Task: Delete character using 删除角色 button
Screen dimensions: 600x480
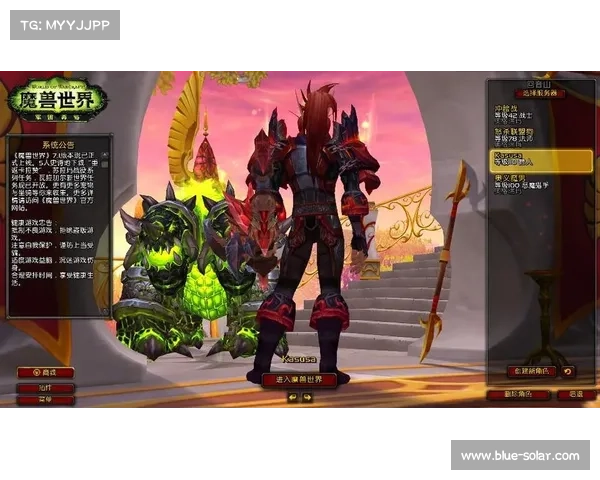Action: click(x=517, y=395)
